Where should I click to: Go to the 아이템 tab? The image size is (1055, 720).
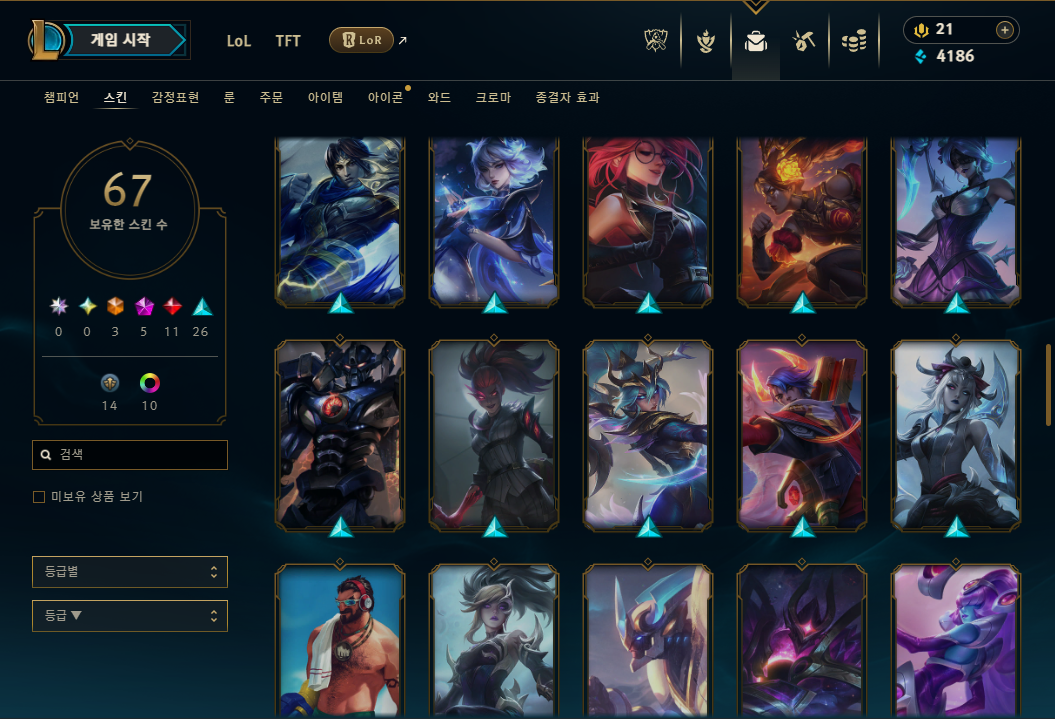[x=325, y=98]
